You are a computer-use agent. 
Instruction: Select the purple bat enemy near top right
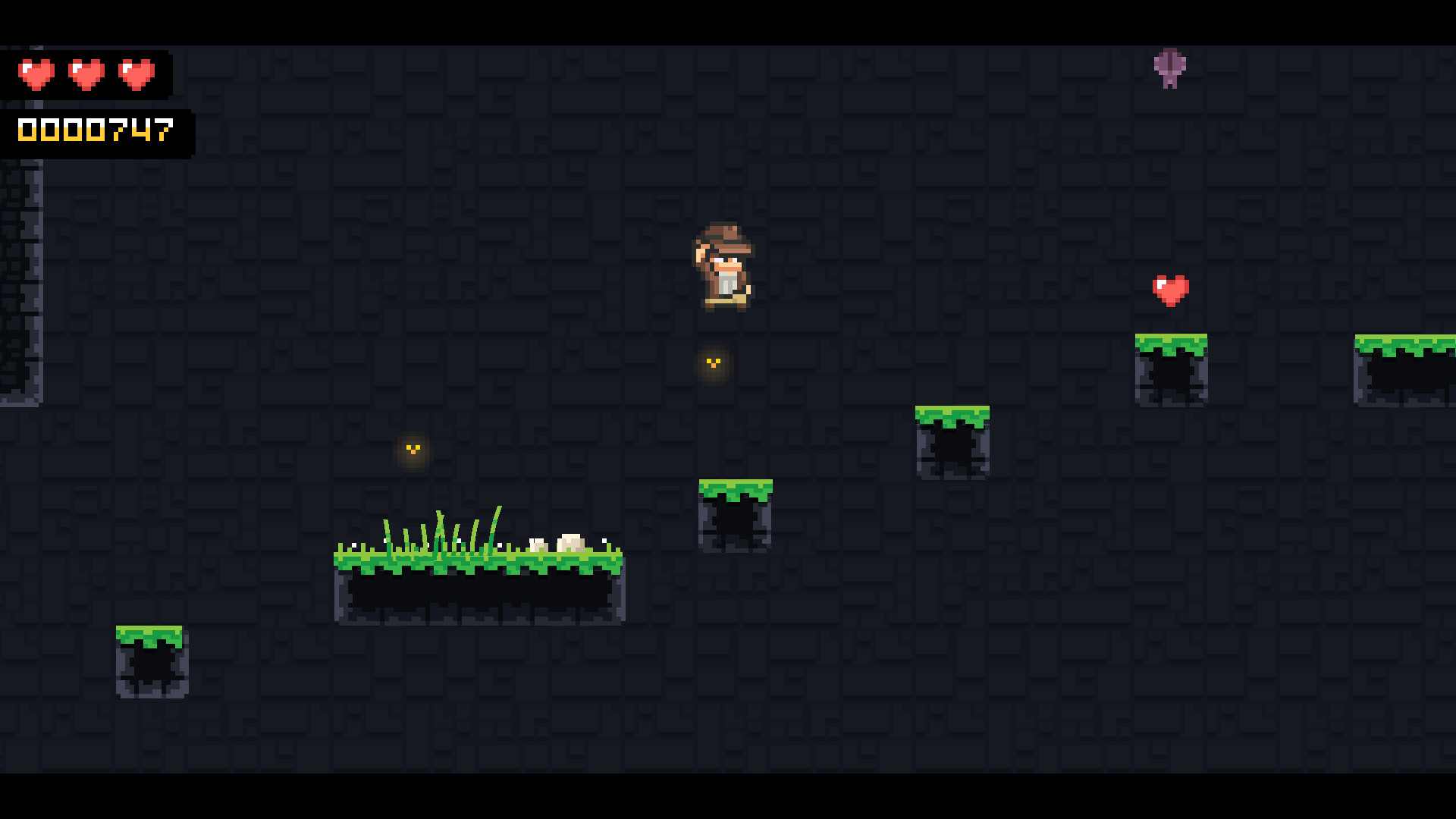click(x=1169, y=70)
